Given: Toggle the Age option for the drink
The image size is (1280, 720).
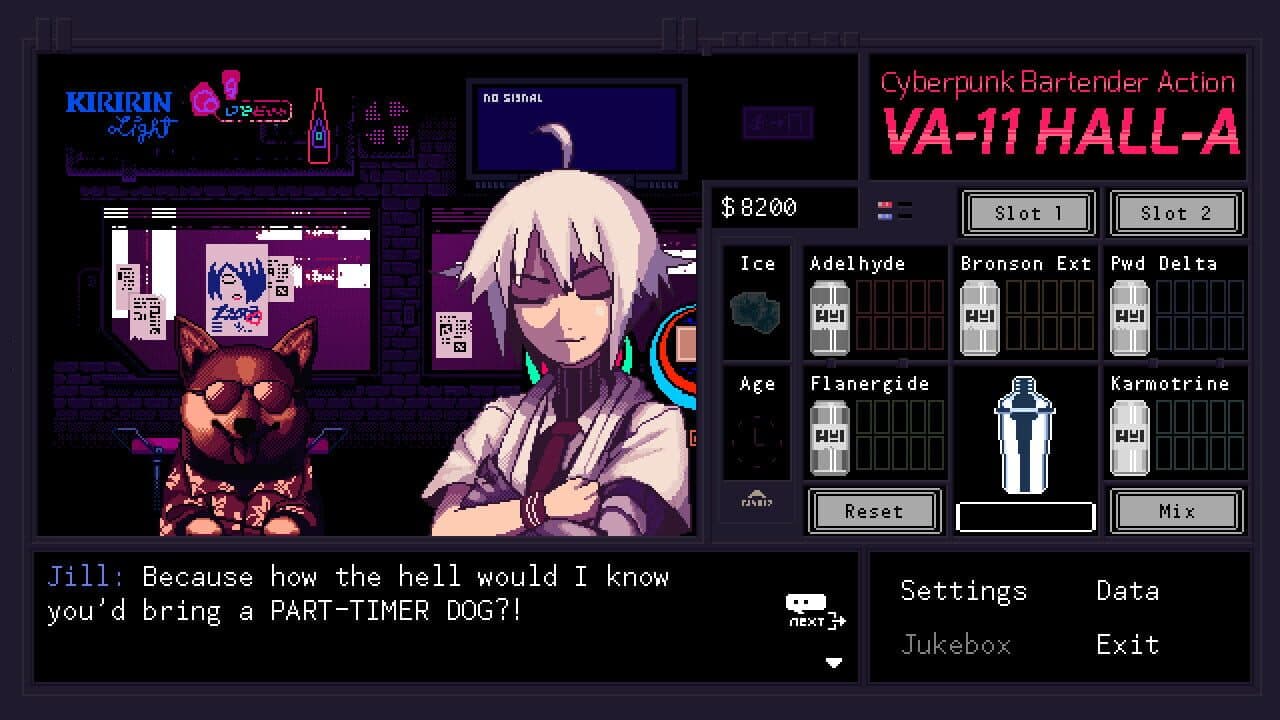Looking at the screenshot, I should pos(757,423).
